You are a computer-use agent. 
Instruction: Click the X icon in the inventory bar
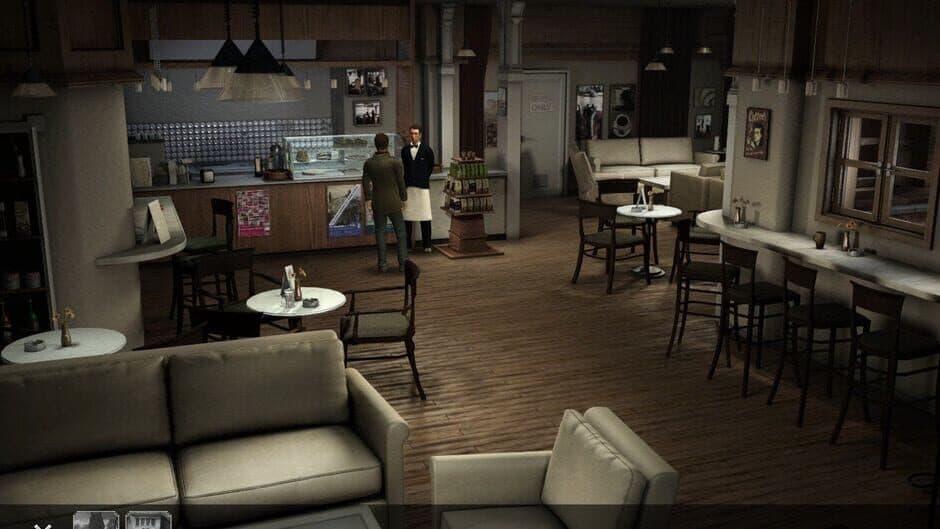click(42, 523)
